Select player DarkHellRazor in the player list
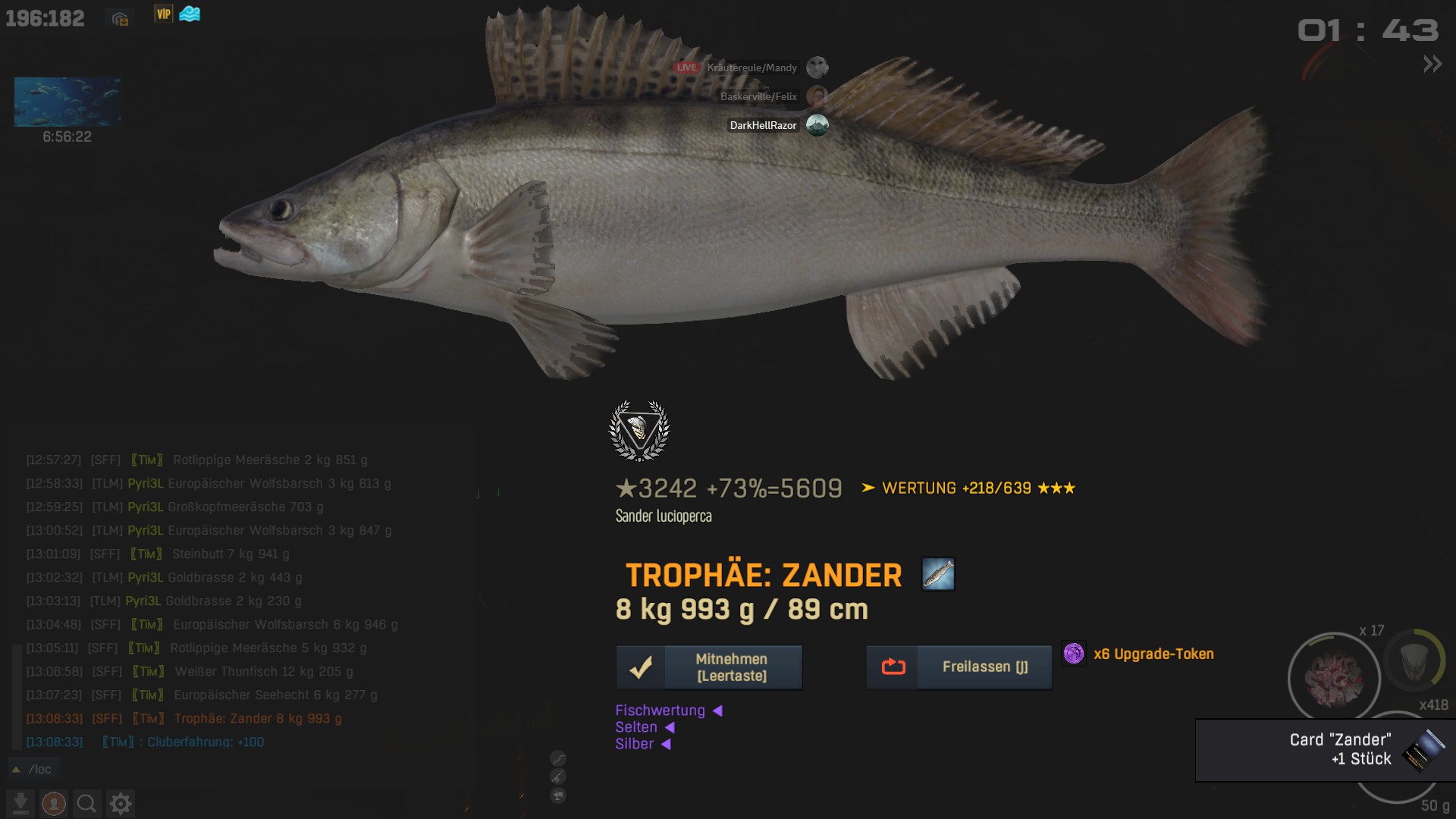The height and width of the screenshot is (819, 1456). [763, 125]
